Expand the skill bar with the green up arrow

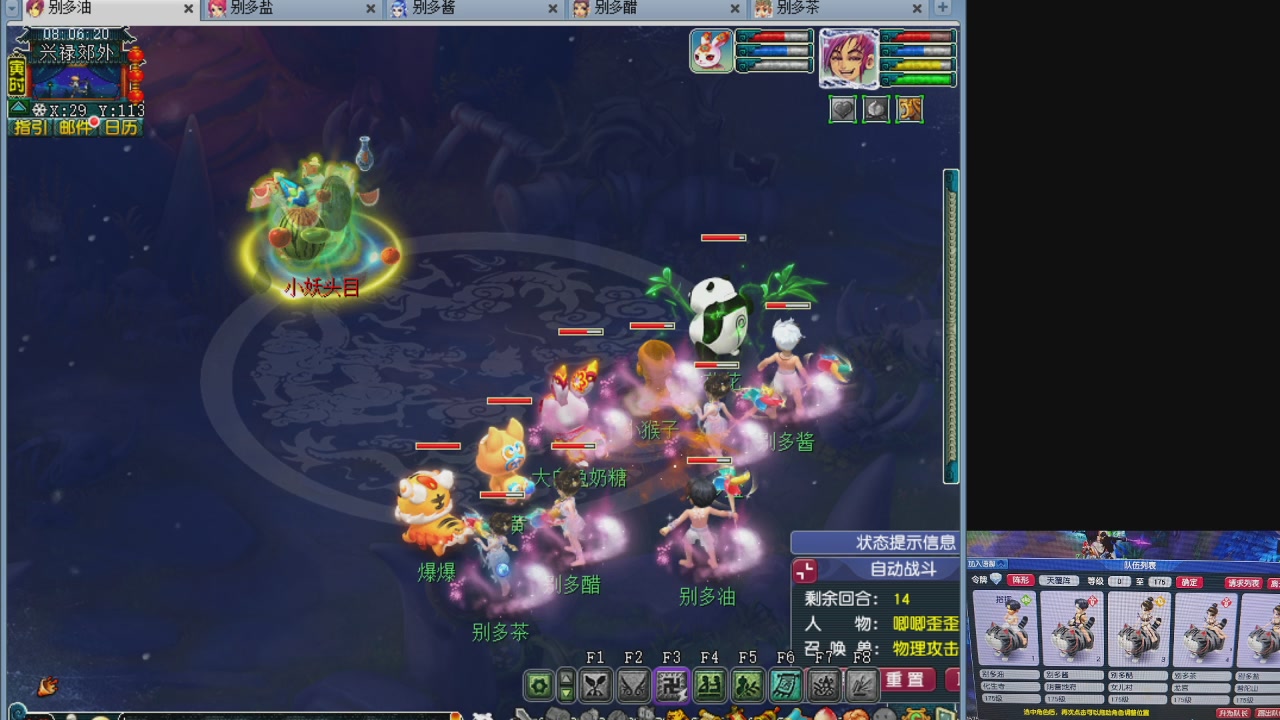pyautogui.click(x=565, y=678)
